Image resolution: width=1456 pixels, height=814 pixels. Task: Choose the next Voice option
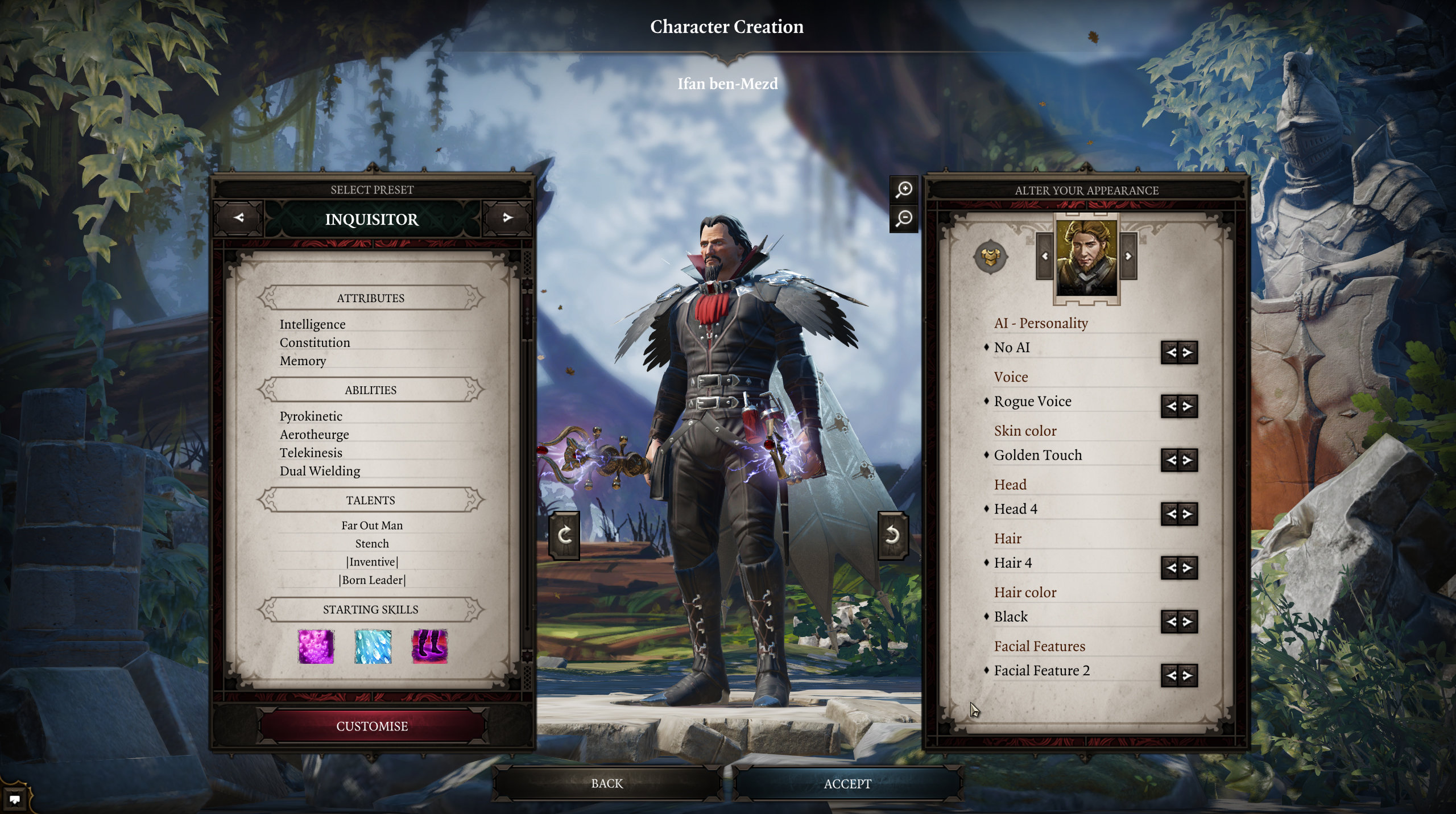[1188, 406]
